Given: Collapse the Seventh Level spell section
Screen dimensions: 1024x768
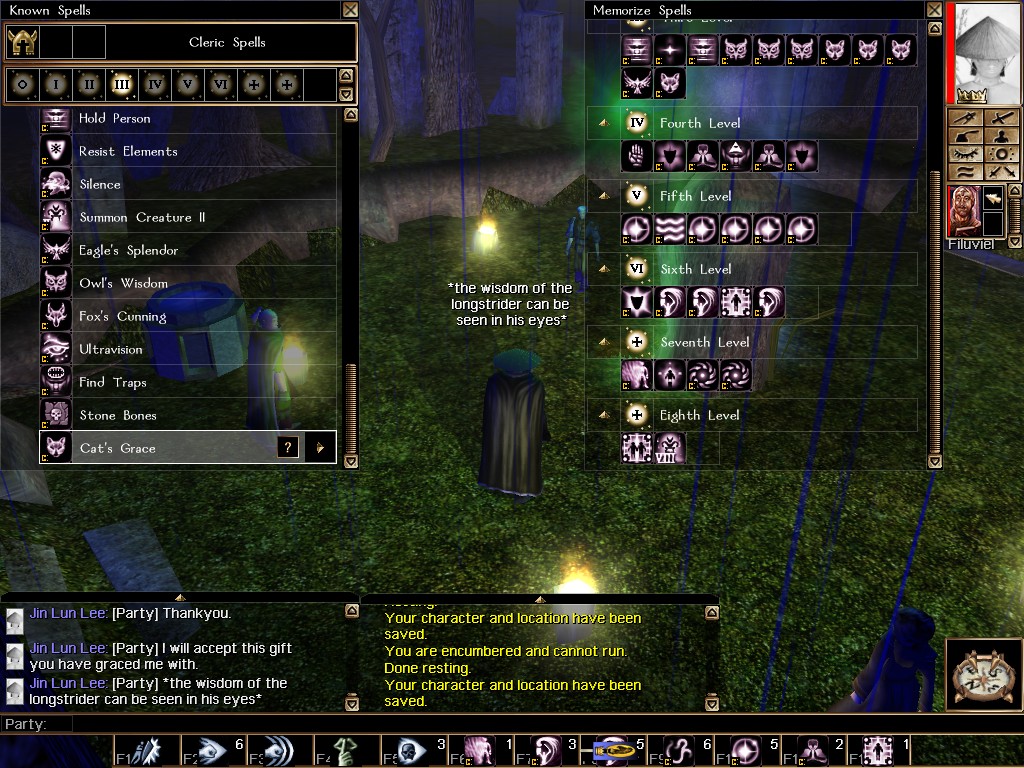Looking at the screenshot, I should [604, 342].
